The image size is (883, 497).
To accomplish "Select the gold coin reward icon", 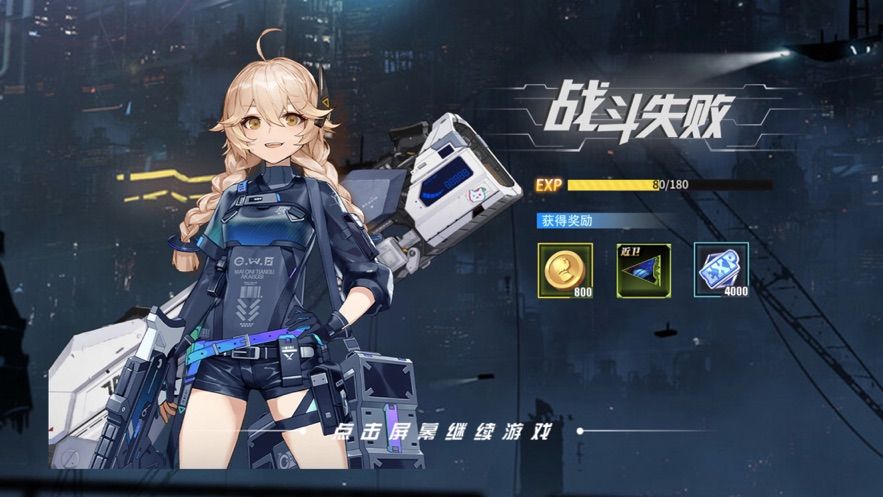I will (565, 270).
